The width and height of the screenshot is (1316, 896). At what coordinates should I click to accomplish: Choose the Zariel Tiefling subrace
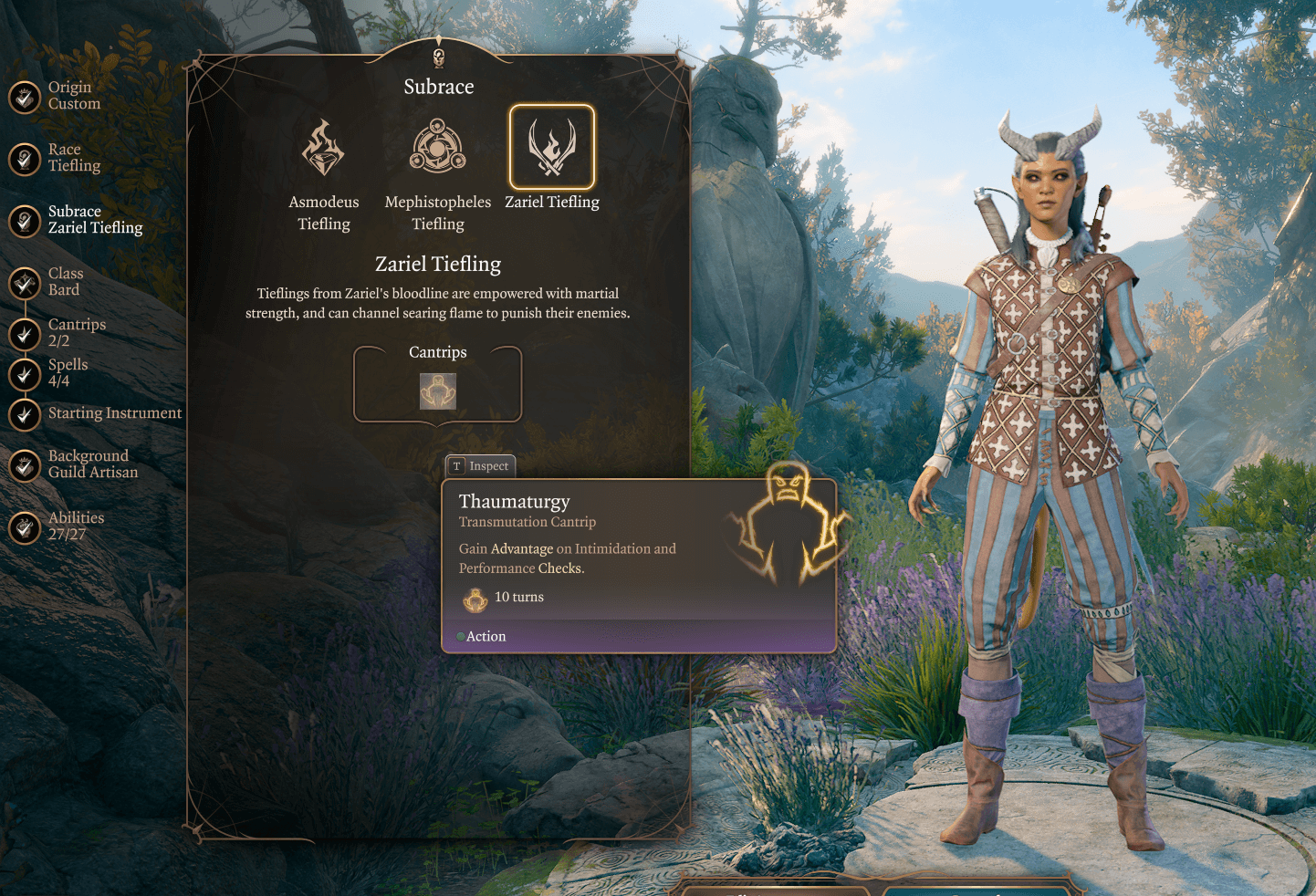coord(551,146)
